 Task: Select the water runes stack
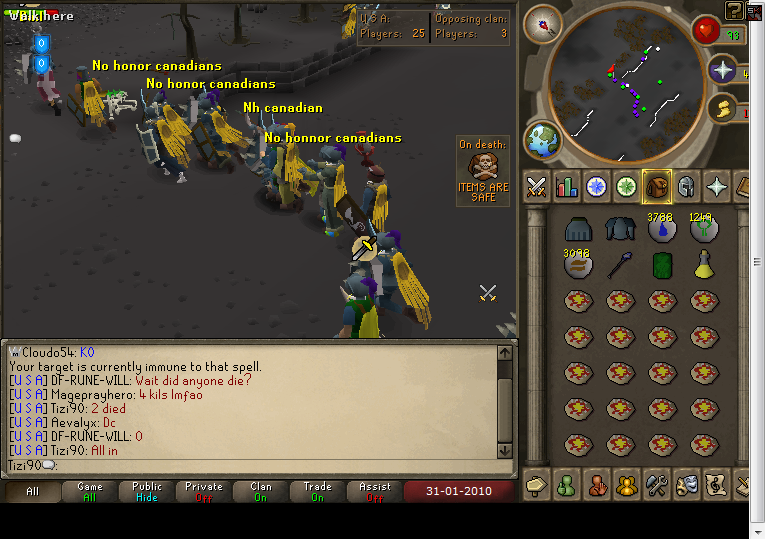click(x=661, y=229)
